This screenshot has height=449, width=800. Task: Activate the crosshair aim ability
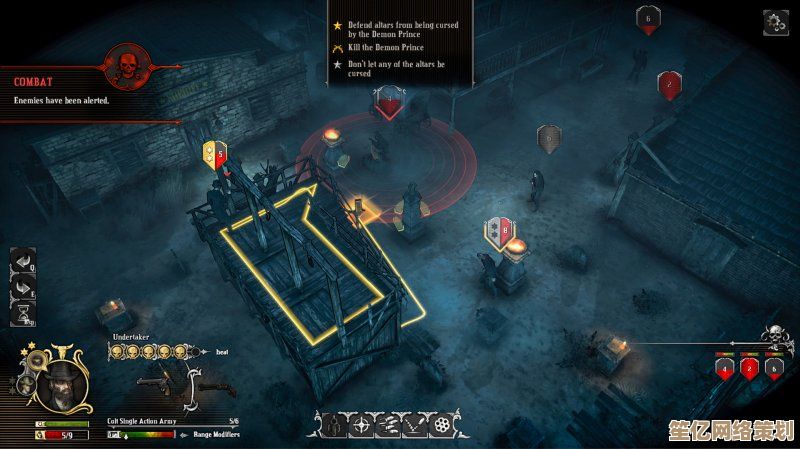(x=362, y=426)
